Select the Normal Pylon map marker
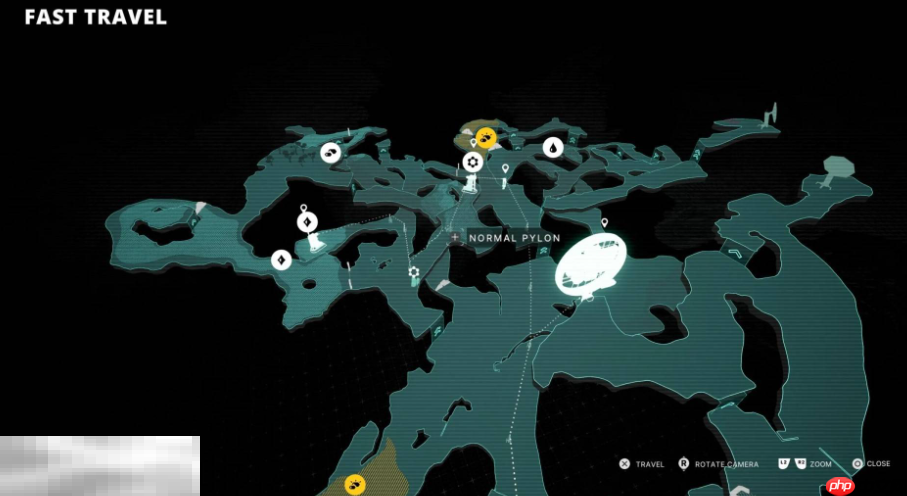Image resolution: width=907 pixels, height=496 pixels. [x=455, y=238]
